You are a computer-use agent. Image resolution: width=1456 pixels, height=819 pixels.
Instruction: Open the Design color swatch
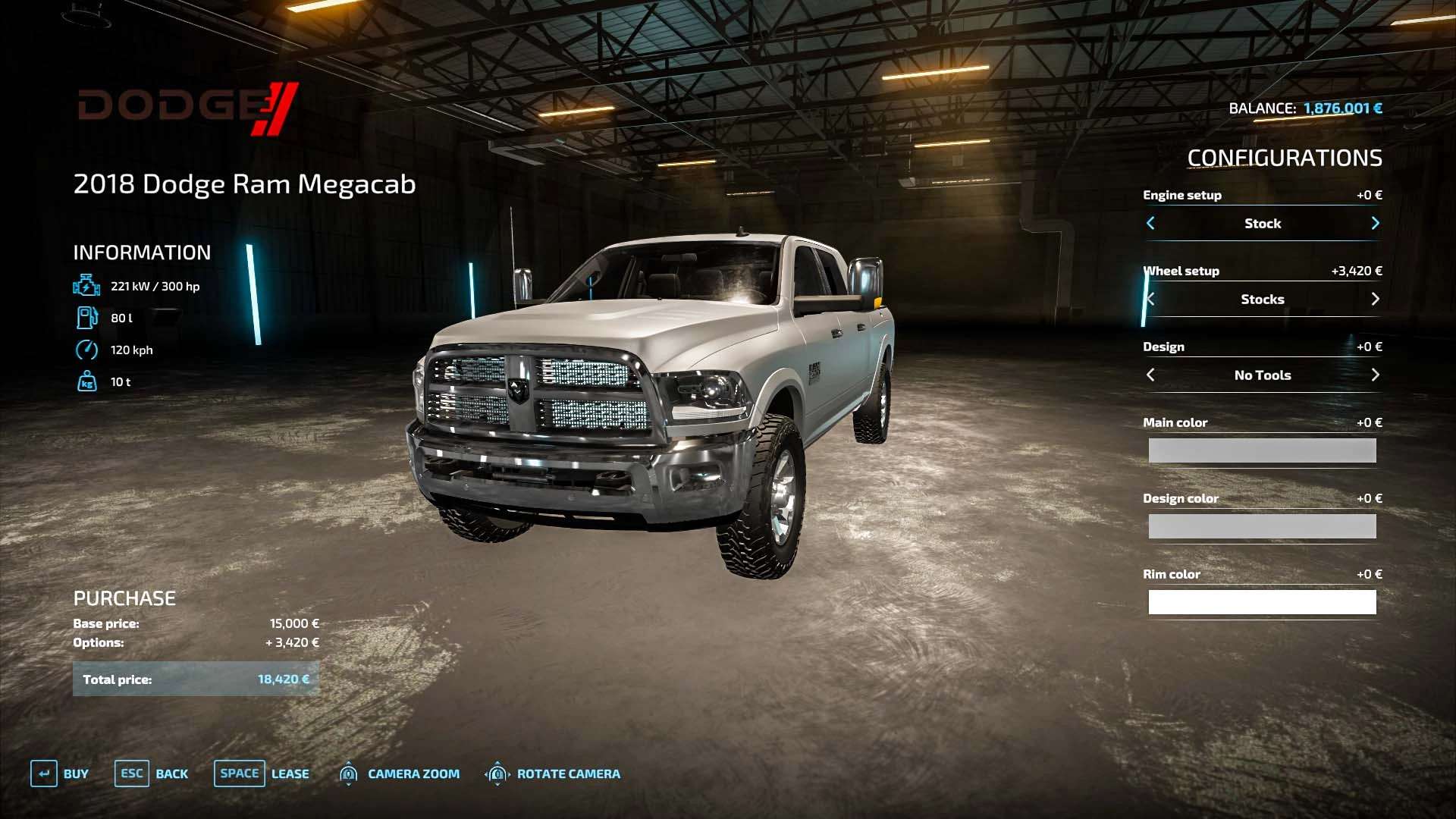[x=1262, y=526]
